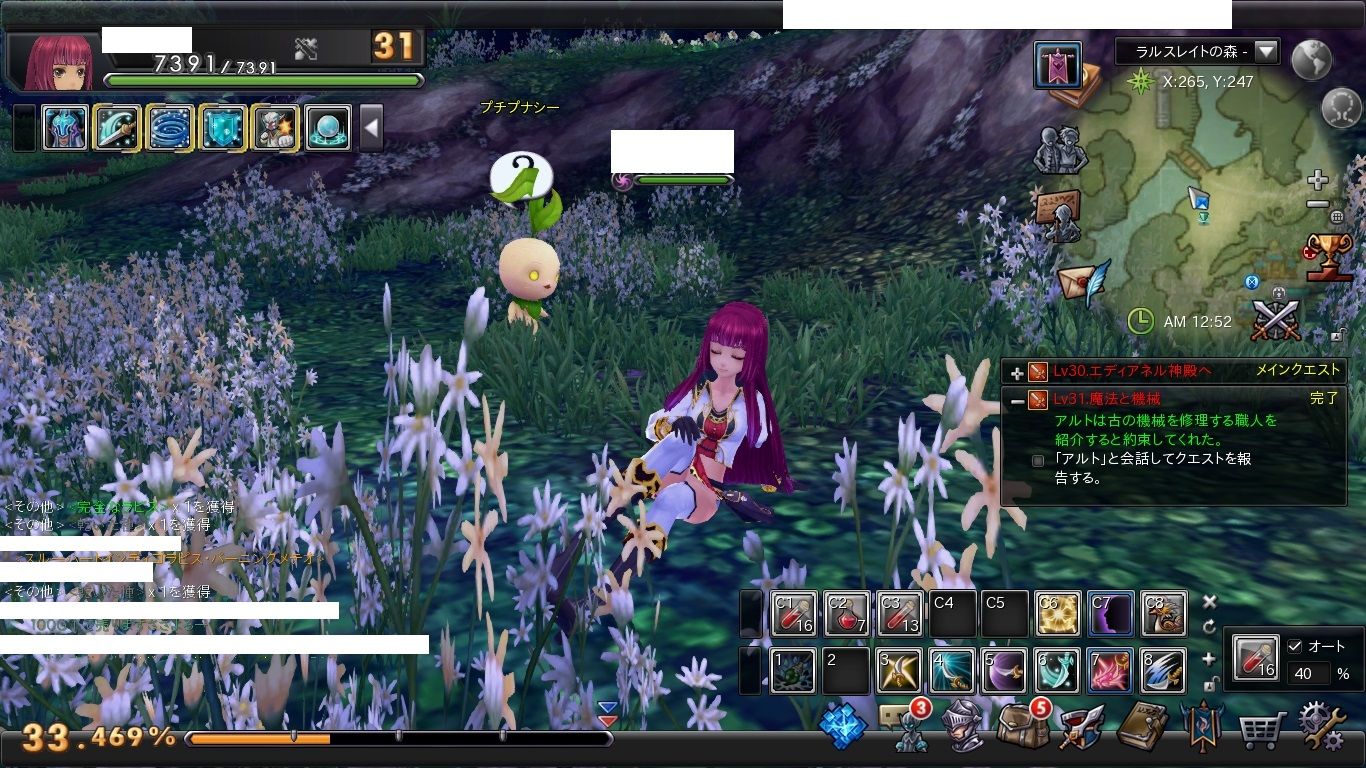The width and height of the screenshot is (1366, 768).
Task: Collapse the buff bar with the arrow button
Action: point(371,128)
